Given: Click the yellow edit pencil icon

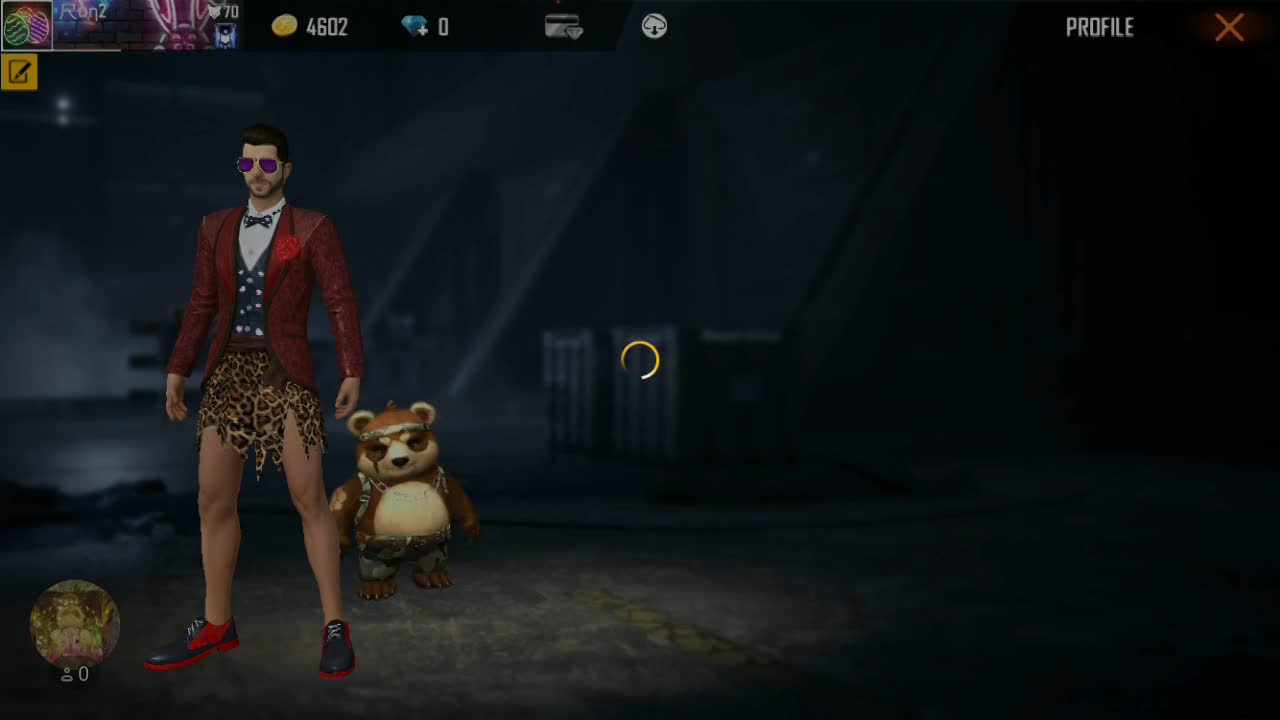Looking at the screenshot, I should [x=19, y=73].
